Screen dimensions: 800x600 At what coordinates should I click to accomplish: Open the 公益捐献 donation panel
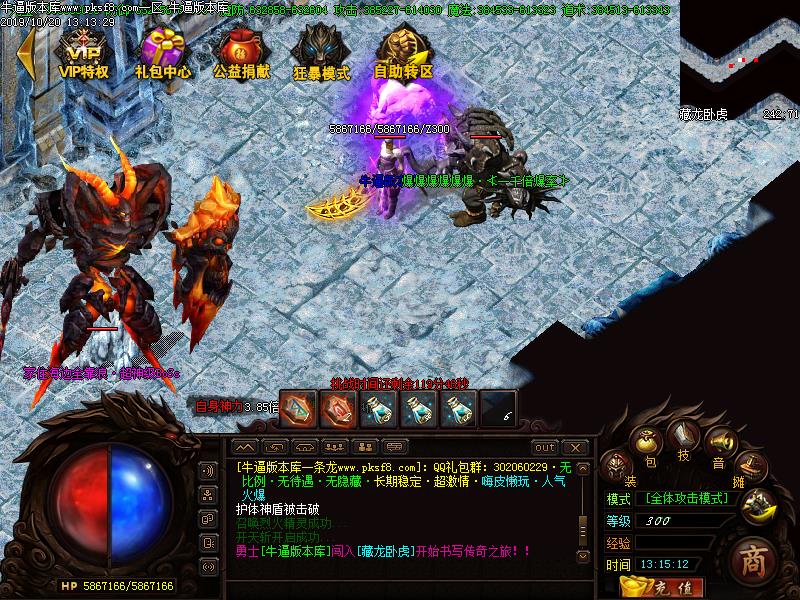tap(241, 55)
